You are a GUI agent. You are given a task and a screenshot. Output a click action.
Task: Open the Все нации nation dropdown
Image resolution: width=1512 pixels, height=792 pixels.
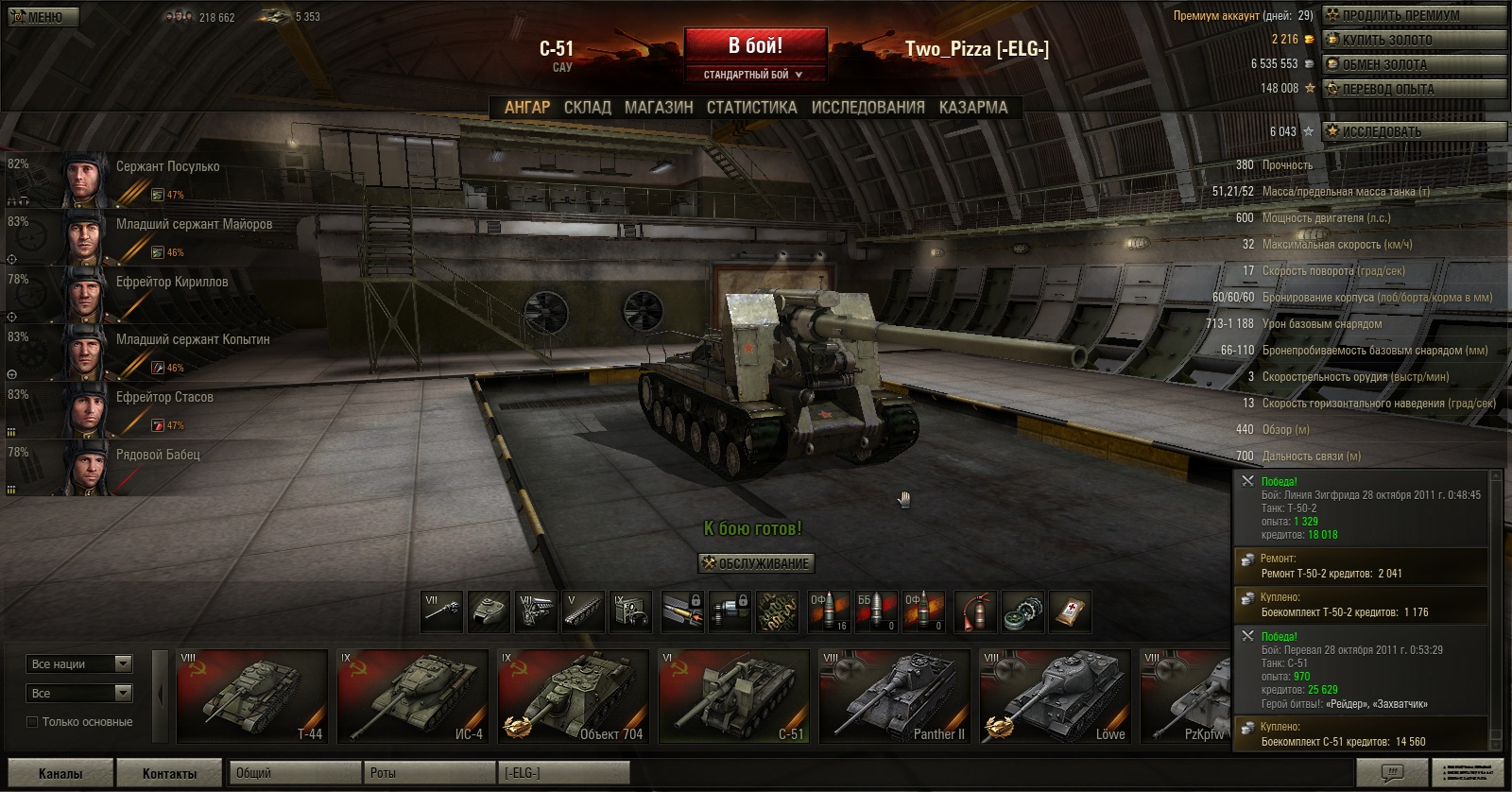(79, 664)
